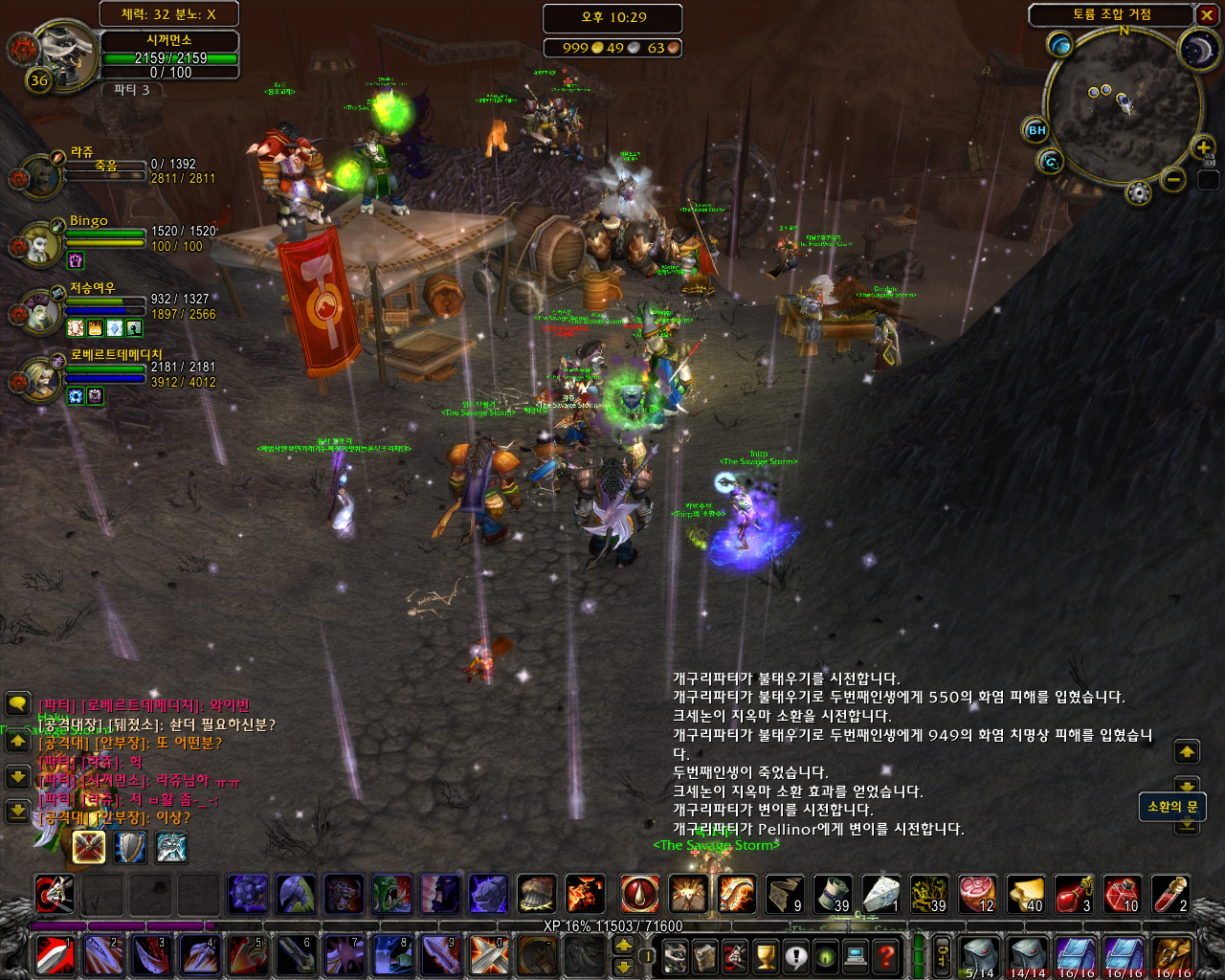Open the world map globe icon
The width and height of the screenshot is (1225, 980).
(x=1059, y=44)
